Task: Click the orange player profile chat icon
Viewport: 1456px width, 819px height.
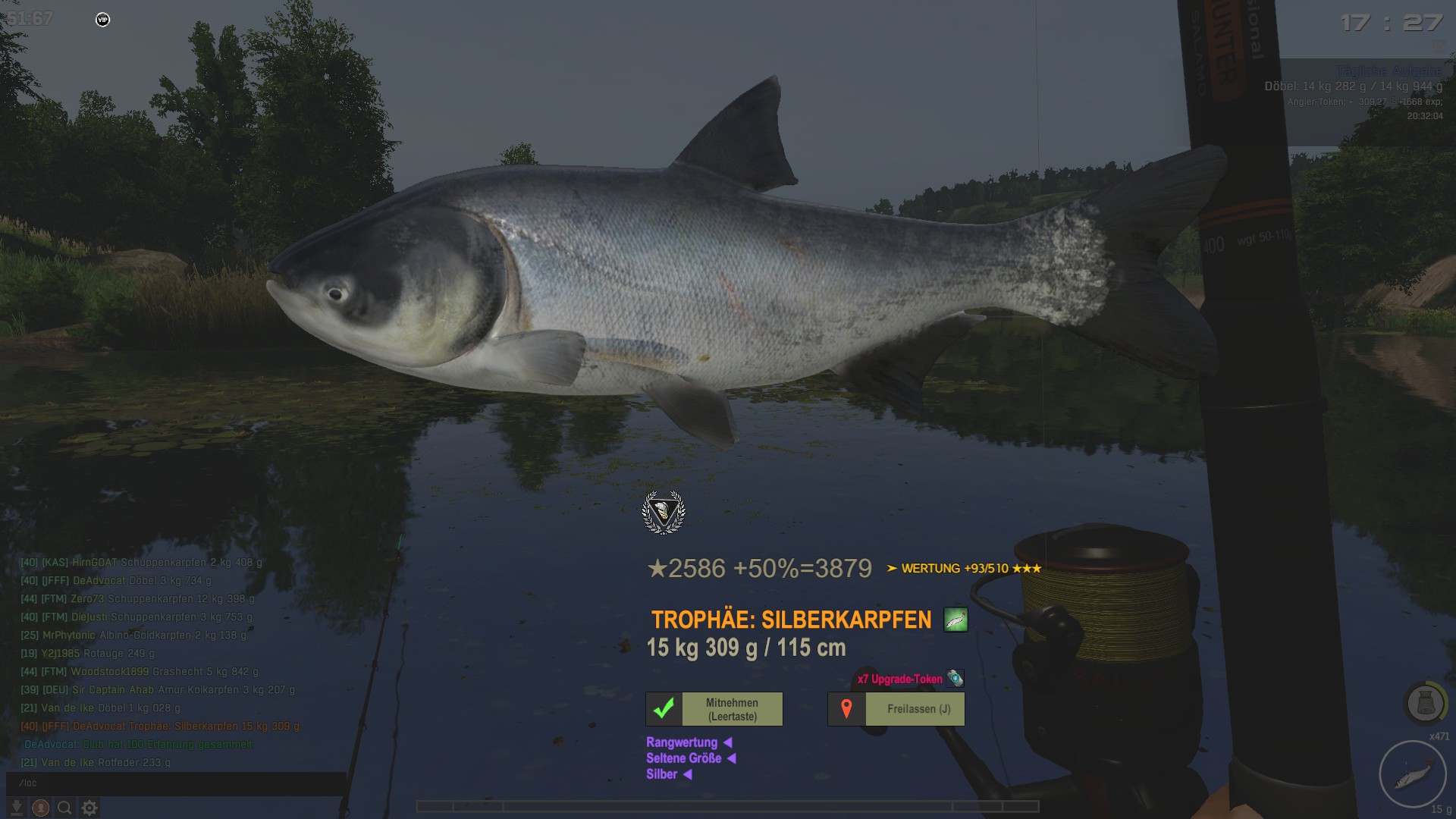Action: coord(41,808)
